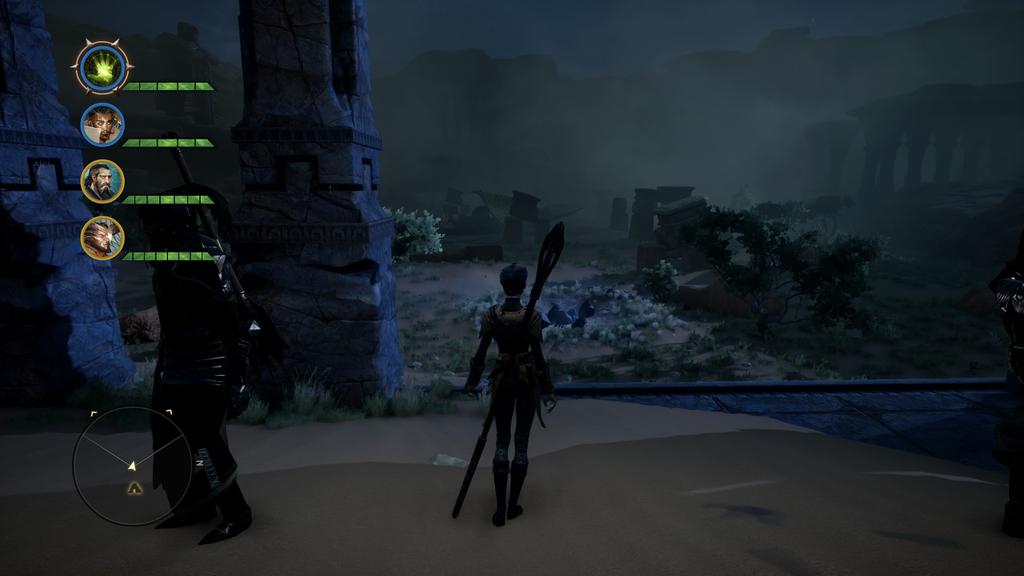Choose the horned Iron Bull portrait
The height and width of the screenshot is (576, 1024).
[102, 238]
